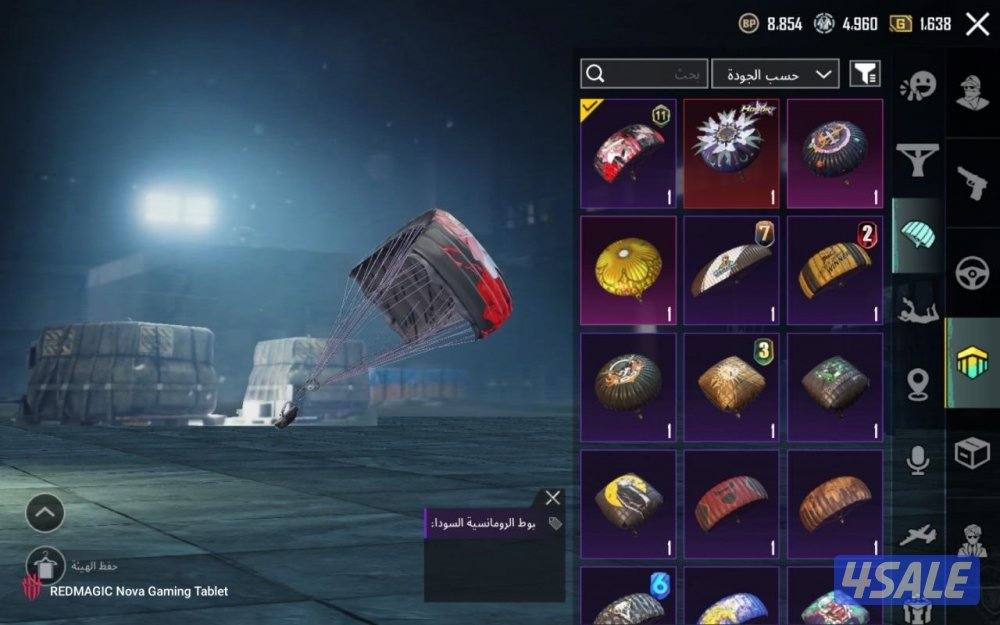The height and width of the screenshot is (625, 1000).
Task: Pick the parachute with the green 3 badge
Action: (x=731, y=386)
